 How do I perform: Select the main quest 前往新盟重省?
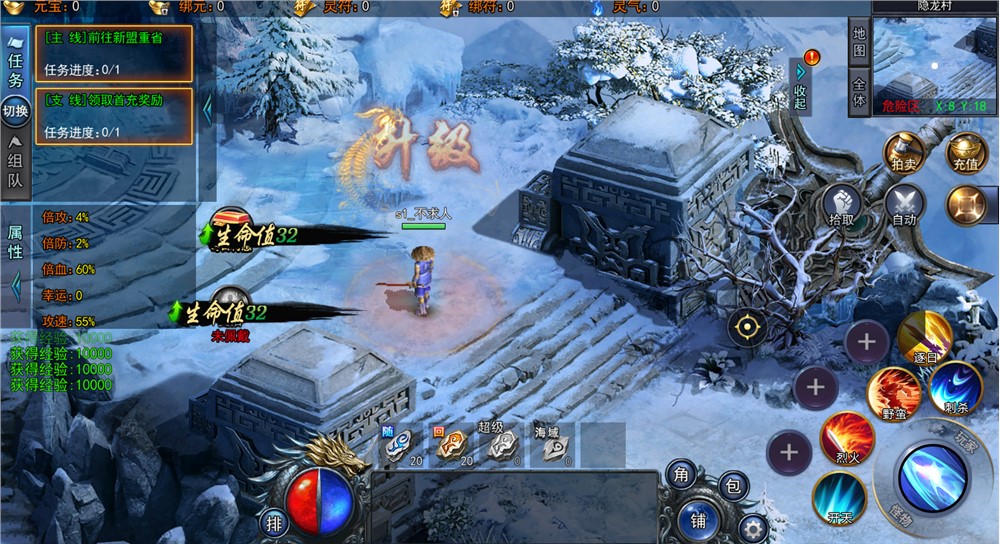point(113,53)
